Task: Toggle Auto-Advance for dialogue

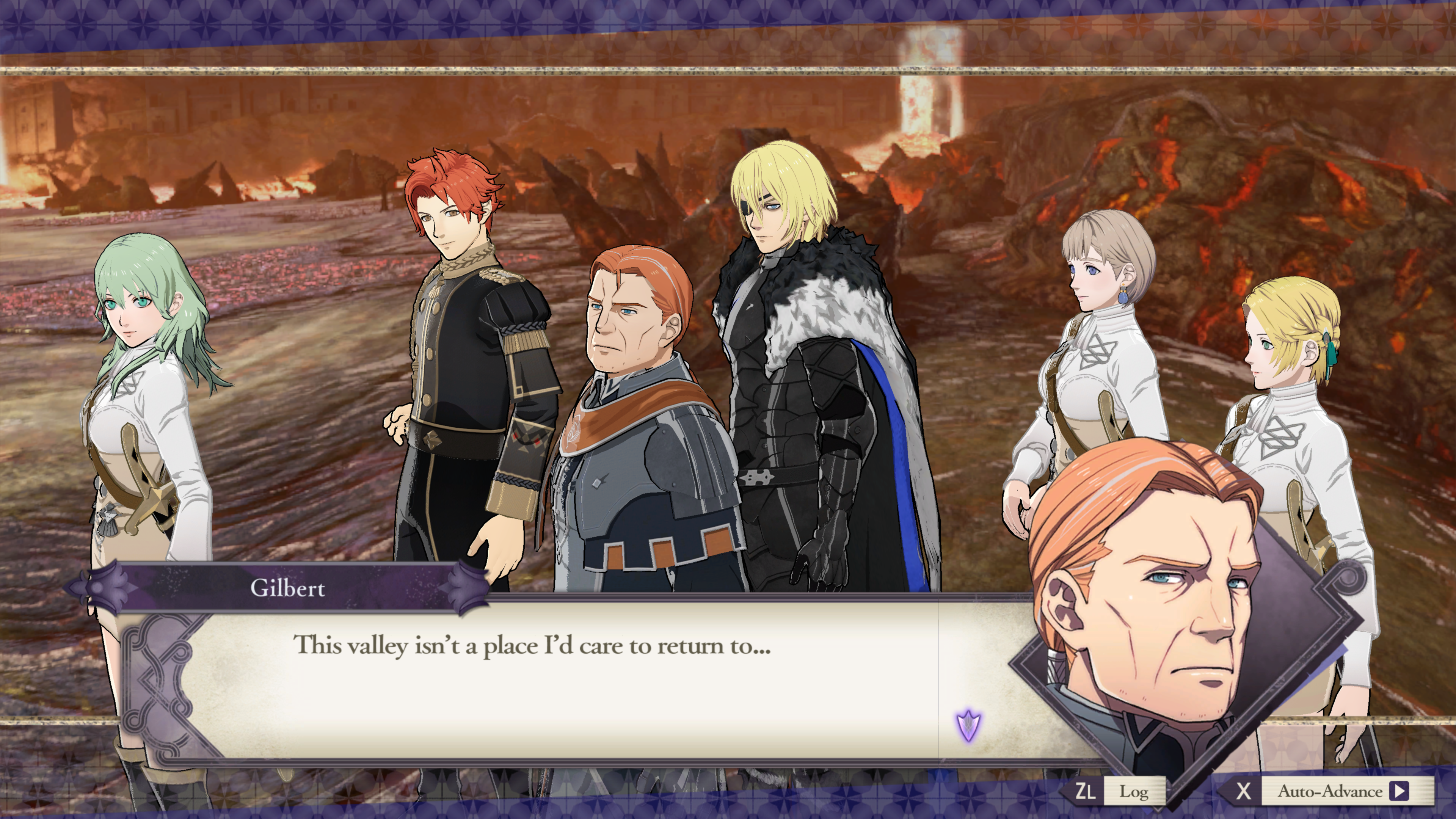Action: (x=1341, y=791)
